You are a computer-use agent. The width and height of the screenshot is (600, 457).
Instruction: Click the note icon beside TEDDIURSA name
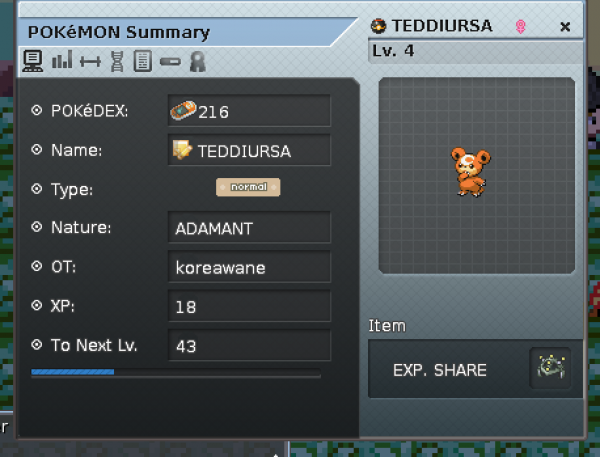pyautogui.click(x=182, y=150)
